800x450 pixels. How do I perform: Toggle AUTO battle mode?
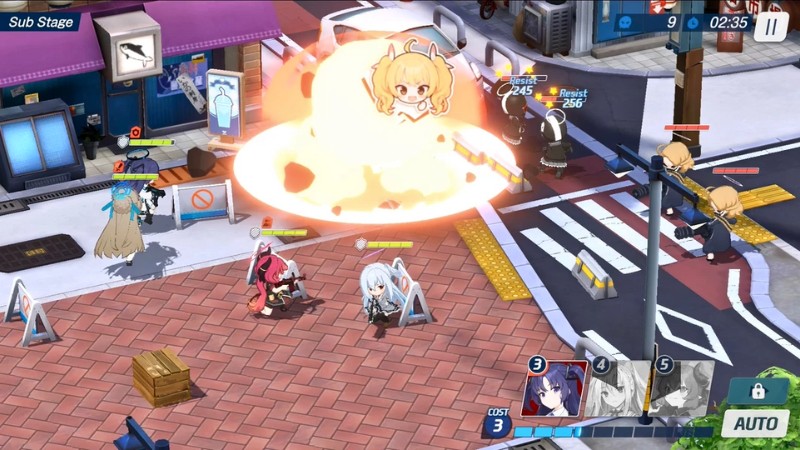755,423
